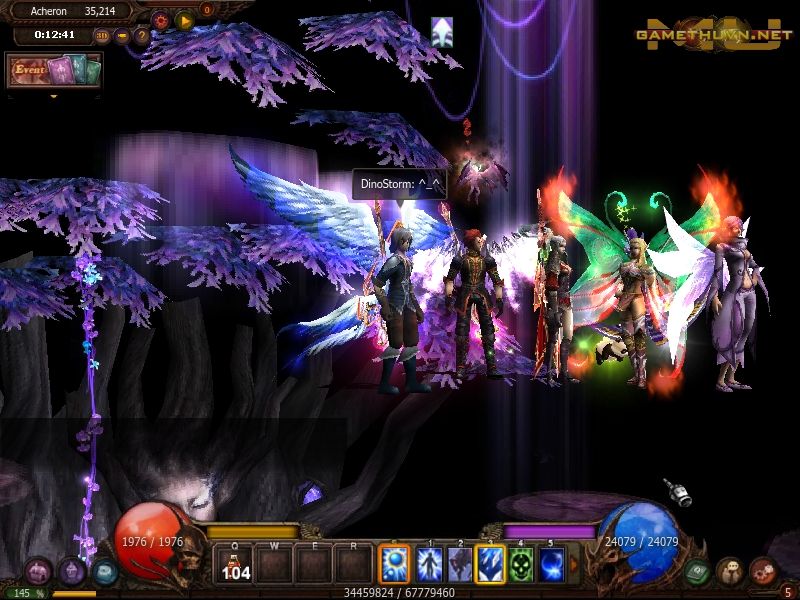Expand the skill bar with orange arrow
Viewport: 800px width, 600px height.
pyautogui.click(x=574, y=565)
